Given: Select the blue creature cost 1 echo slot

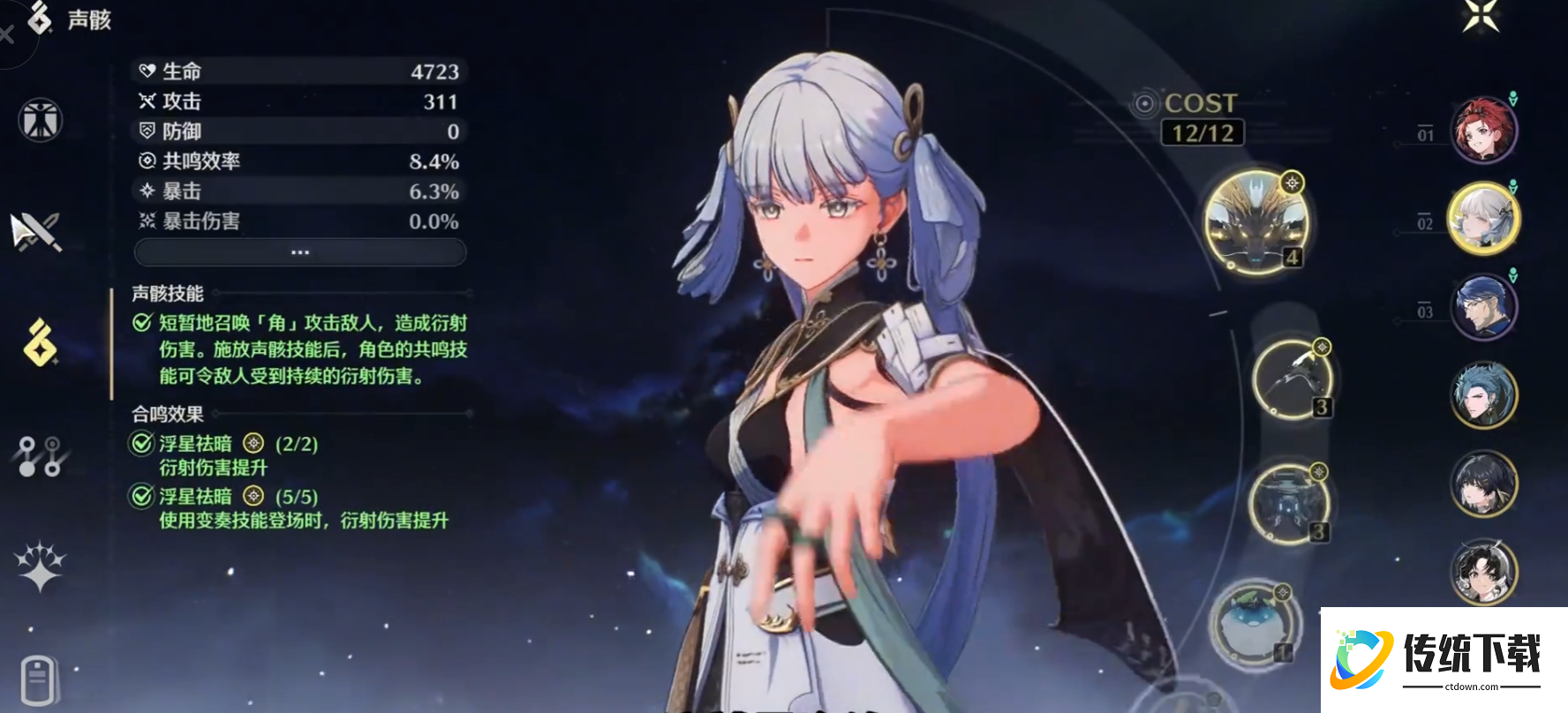Looking at the screenshot, I should point(1253,623).
